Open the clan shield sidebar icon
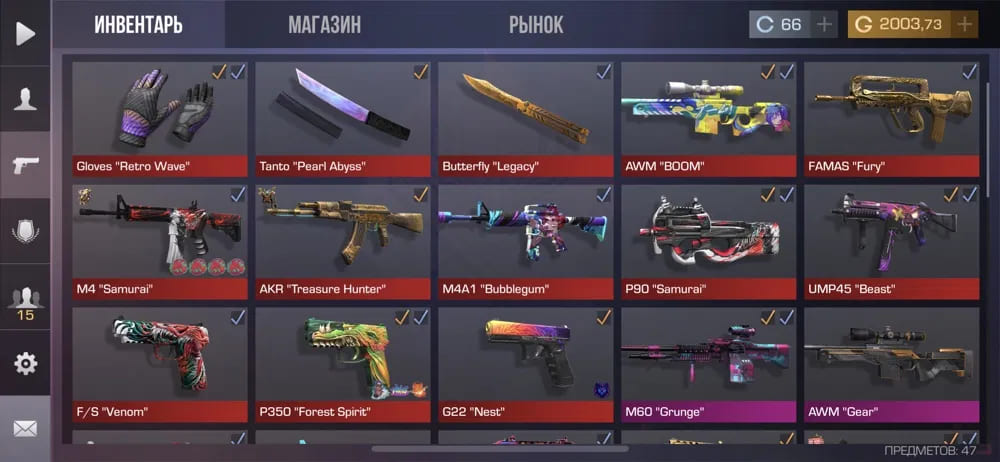Screen dimensions: 1000x462 pos(25,231)
